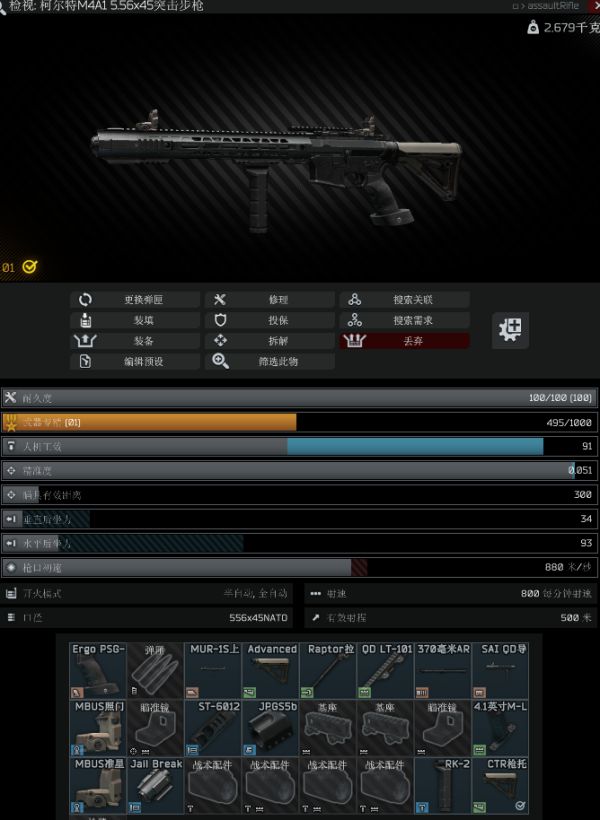Select the ST-6012 flash hider slot

tap(213, 727)
